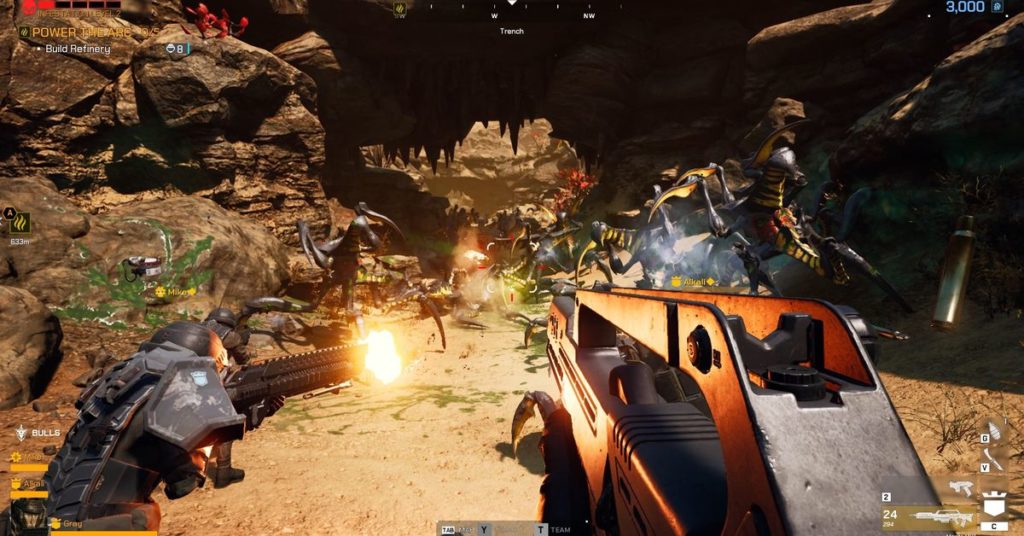Activate the shield-shaped class ability icon
Viewport: 1024px width, 536px height.
pos(995,503)
